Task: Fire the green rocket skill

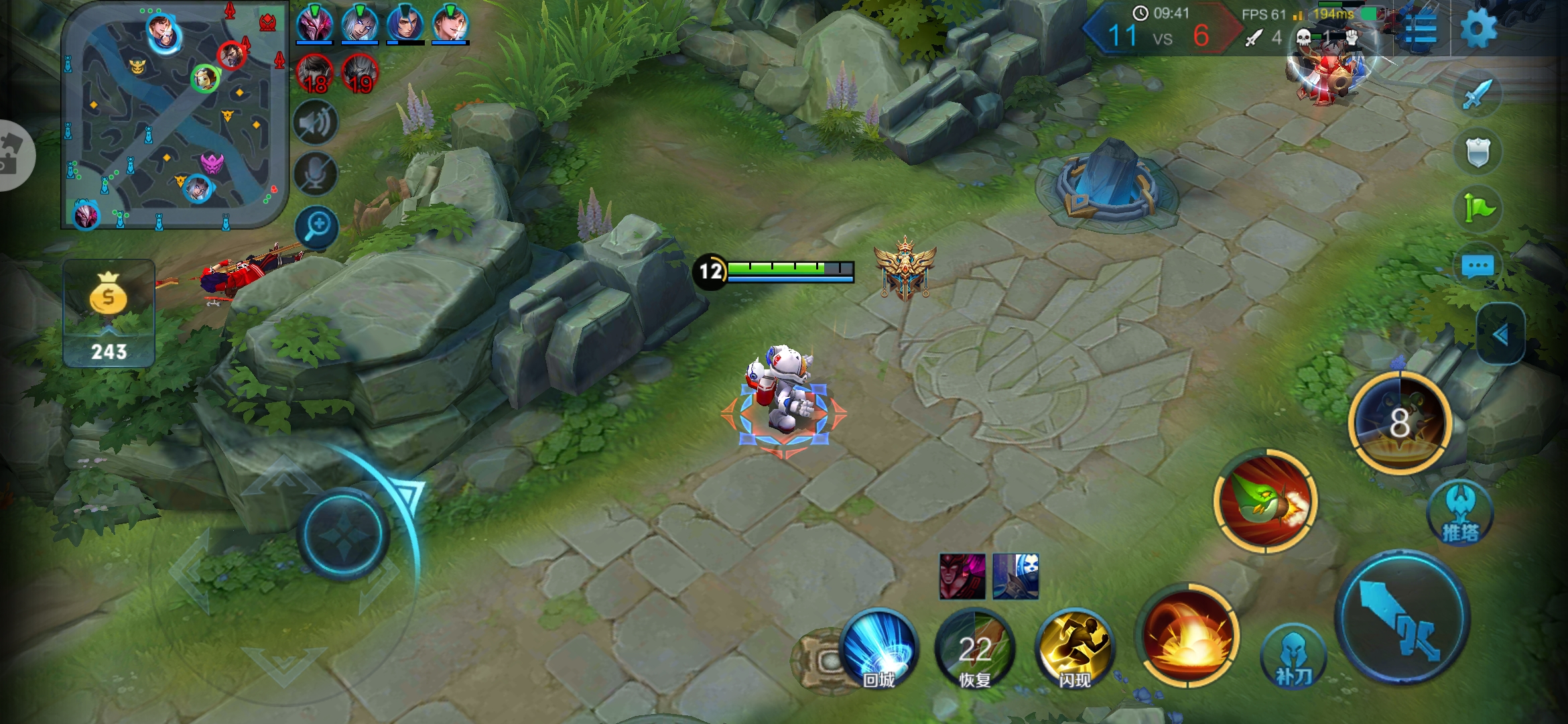Action: coord(1265,501)
